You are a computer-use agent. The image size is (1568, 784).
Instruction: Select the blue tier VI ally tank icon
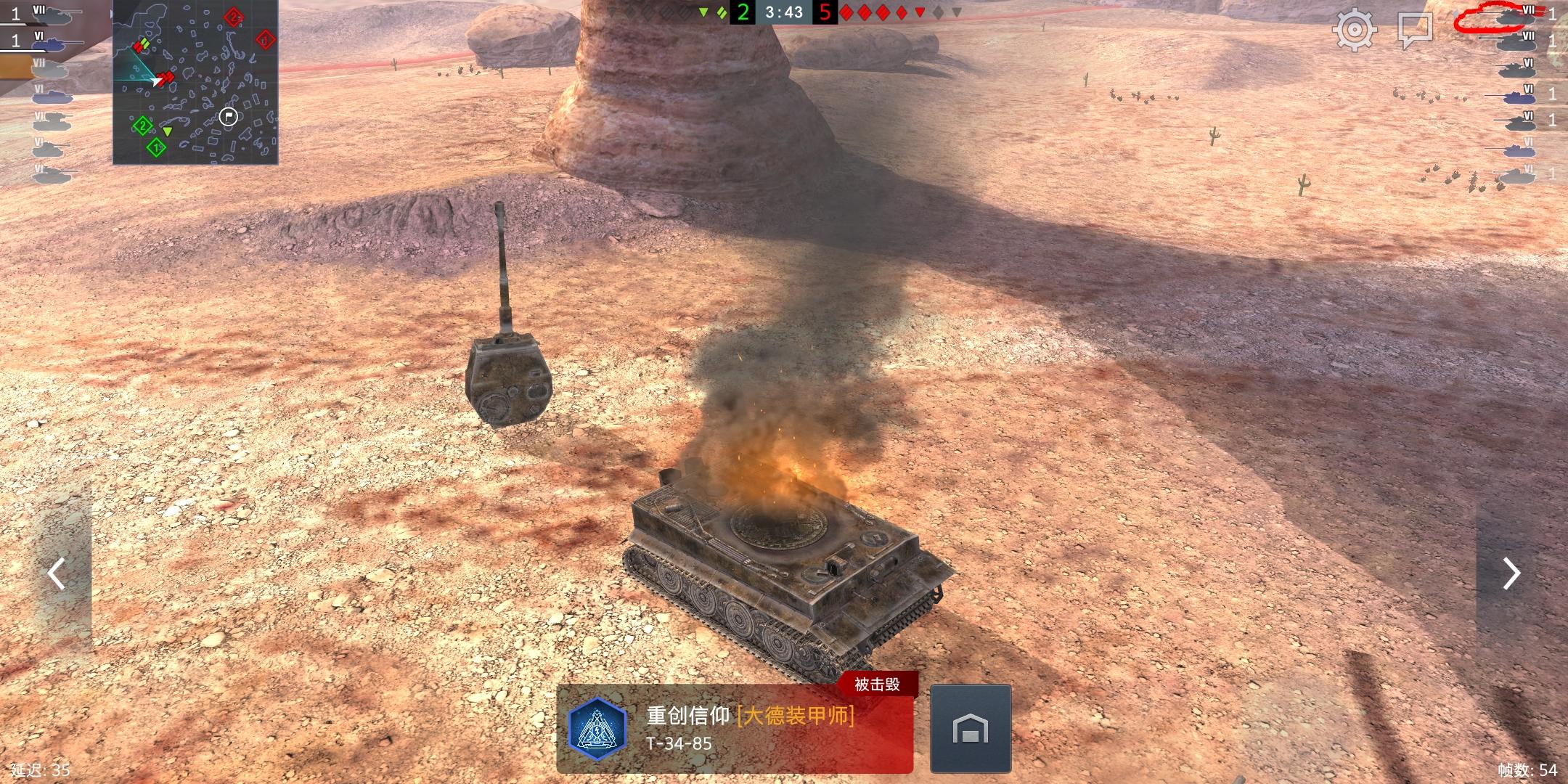point(49,45)
